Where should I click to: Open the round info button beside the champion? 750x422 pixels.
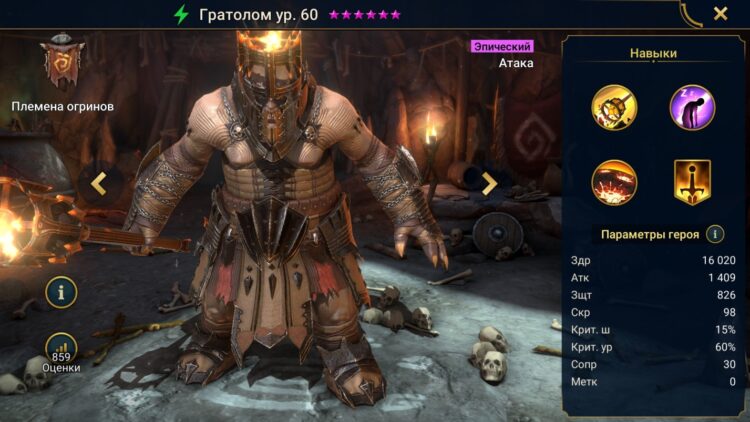(61, 292)
